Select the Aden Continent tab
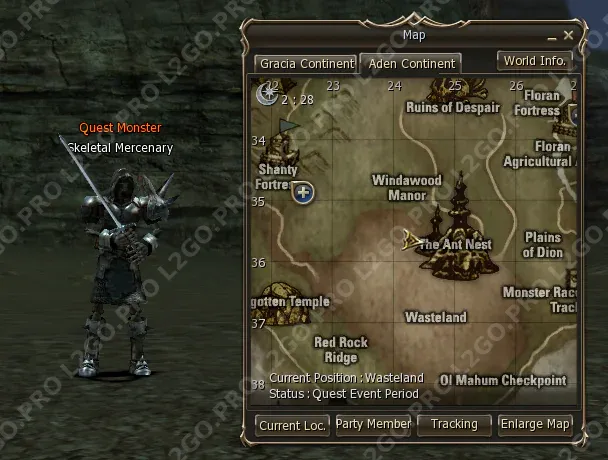This screenshot has width=608, height=460. pyautogui.click(x=411, y=64)
